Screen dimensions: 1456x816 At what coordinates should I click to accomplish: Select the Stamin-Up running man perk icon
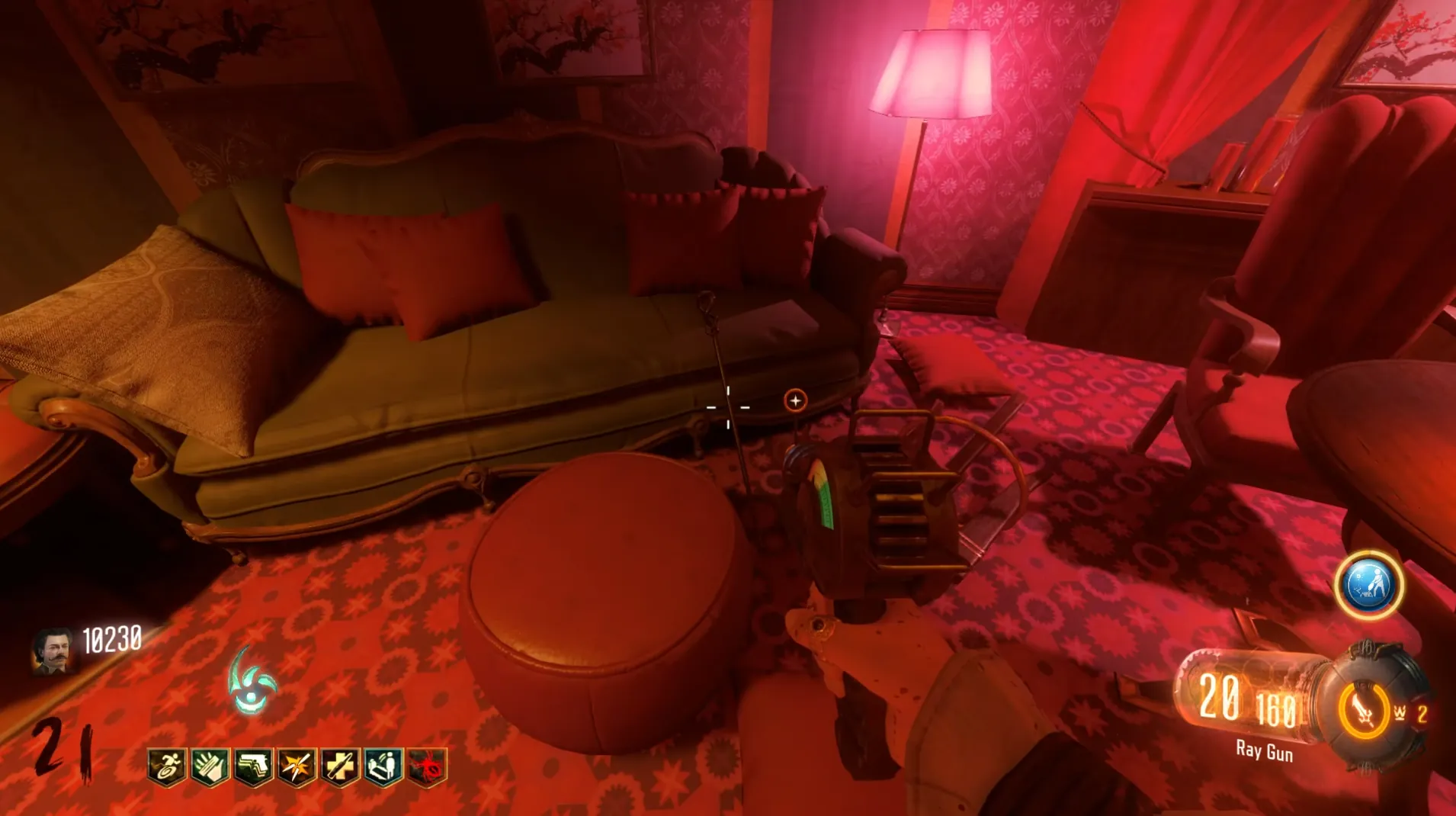[167, 766]
